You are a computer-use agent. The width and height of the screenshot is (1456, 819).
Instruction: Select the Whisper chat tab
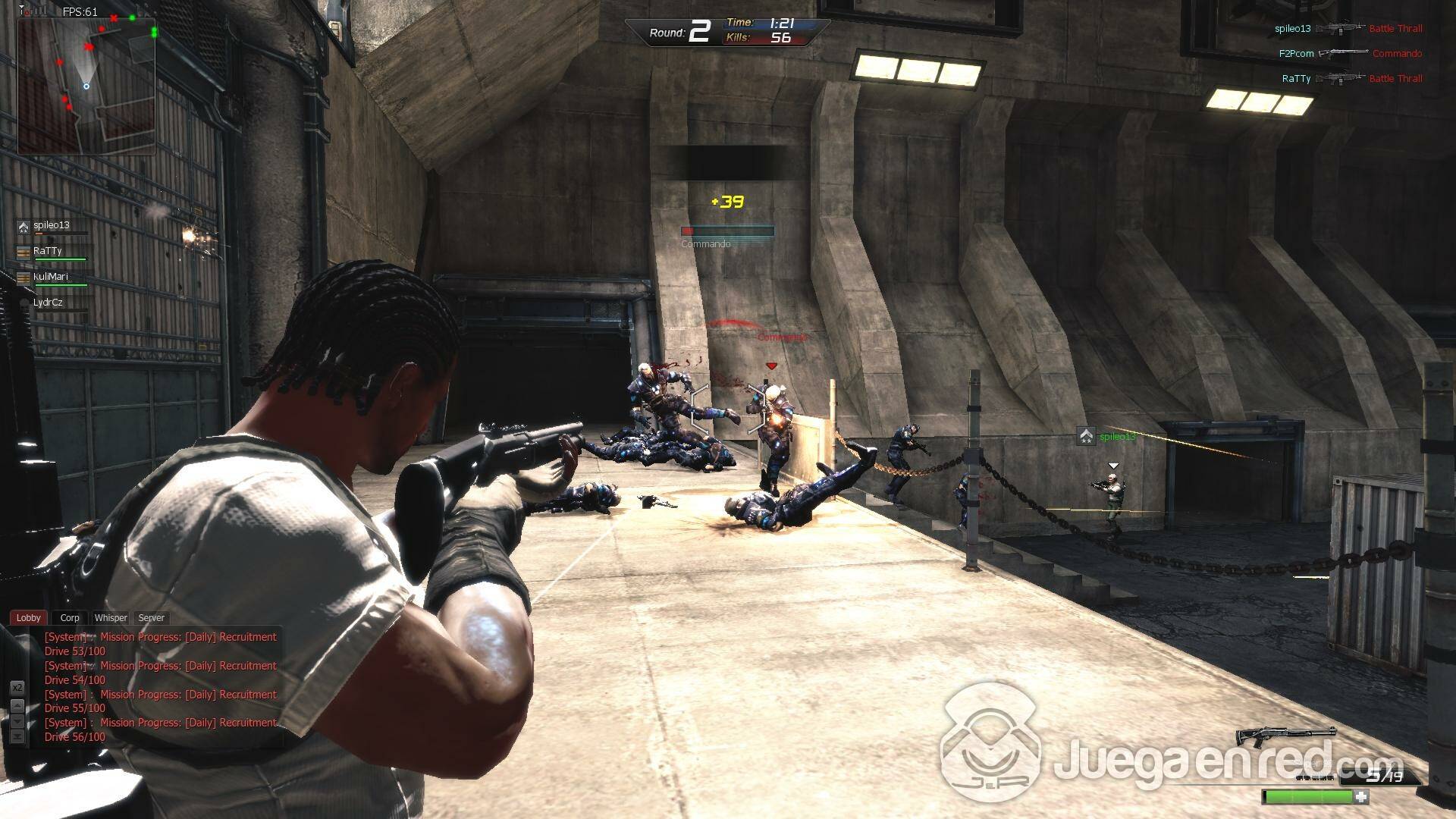pyautogui.click(x=111, y=618)
